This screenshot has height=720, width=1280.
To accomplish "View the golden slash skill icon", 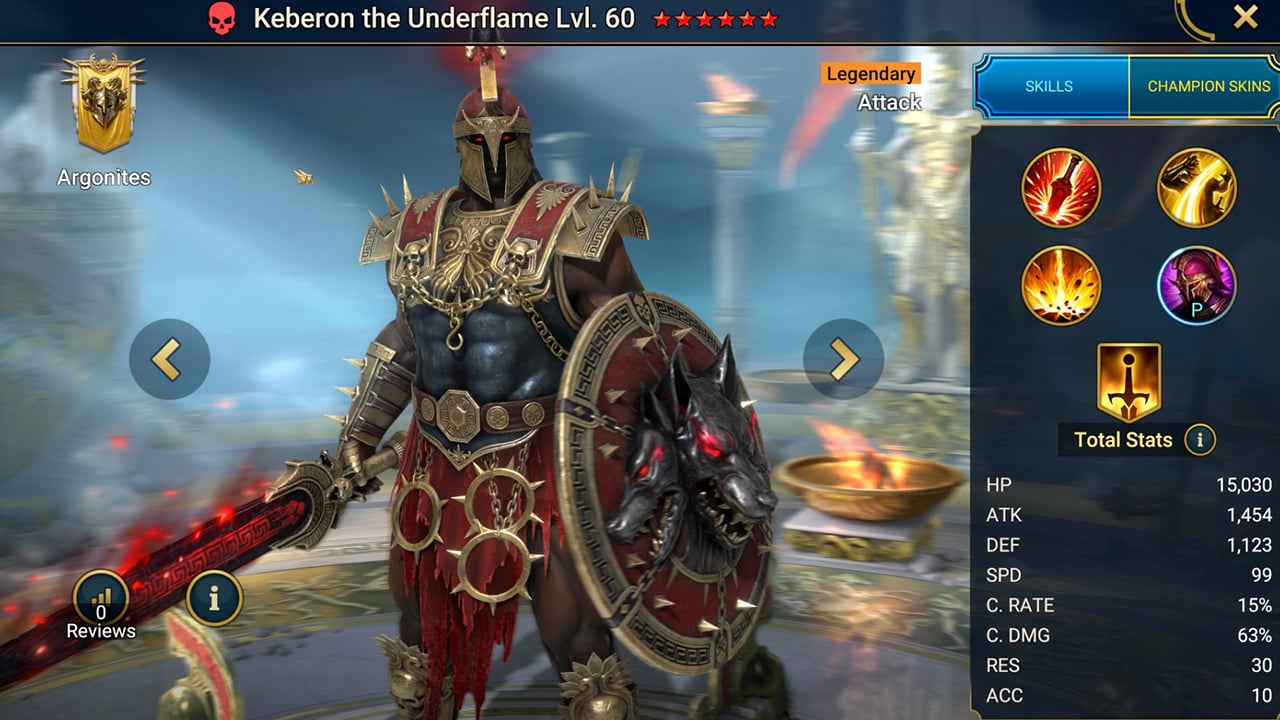I will point(1197,188).
